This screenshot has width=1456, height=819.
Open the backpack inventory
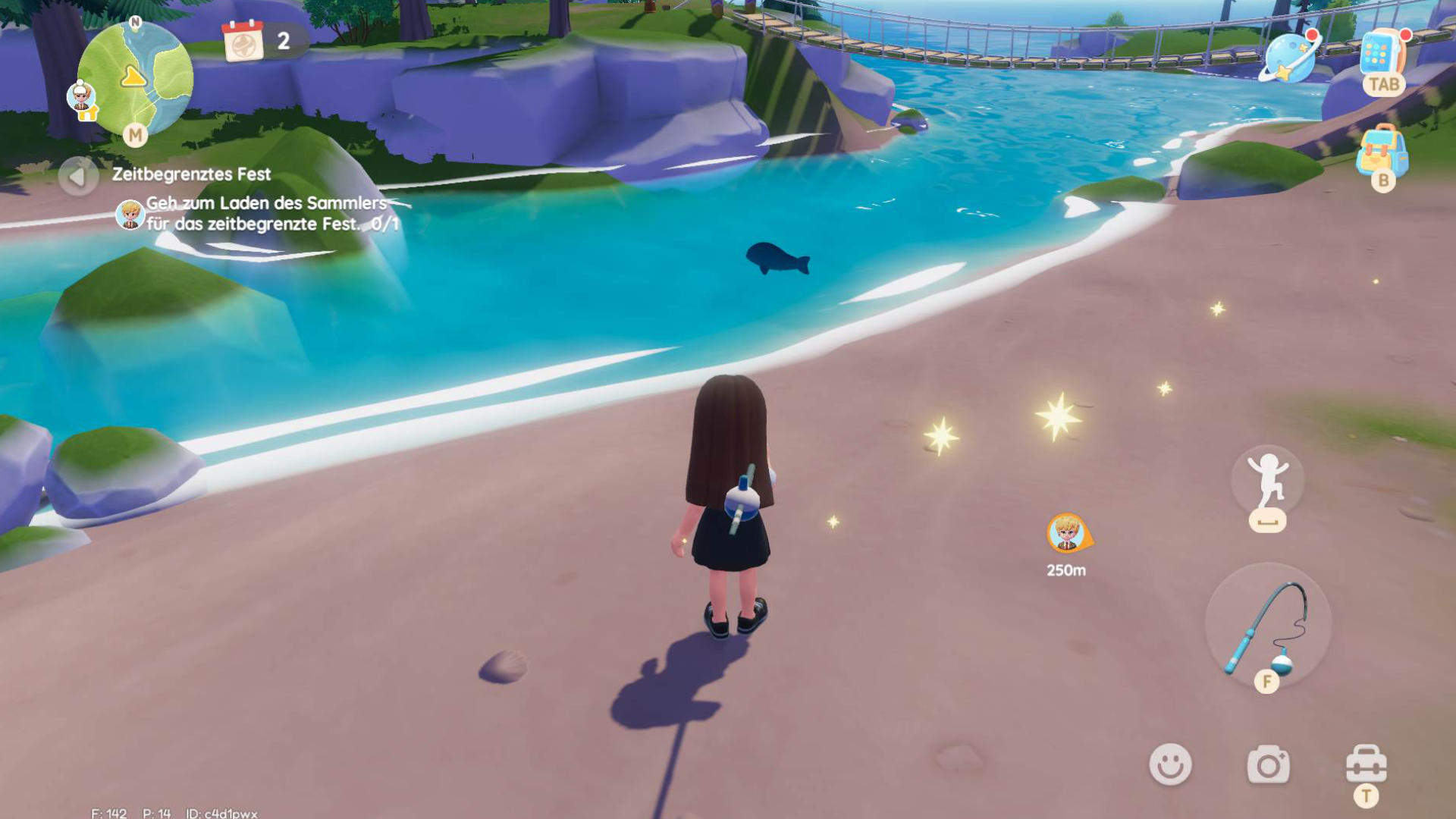click(x=1382, y=152)
